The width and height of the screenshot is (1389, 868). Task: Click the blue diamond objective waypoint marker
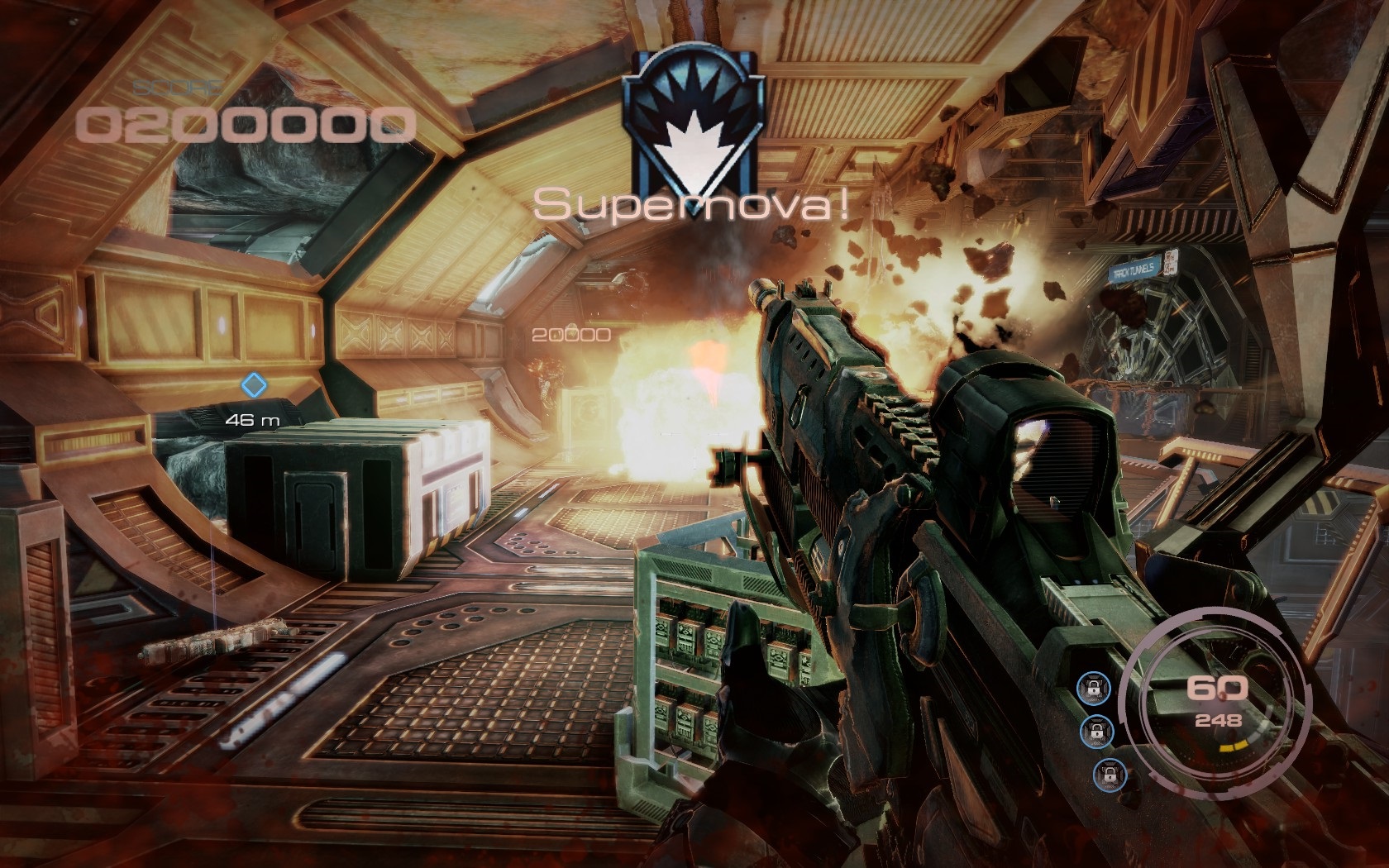(253, 384)
